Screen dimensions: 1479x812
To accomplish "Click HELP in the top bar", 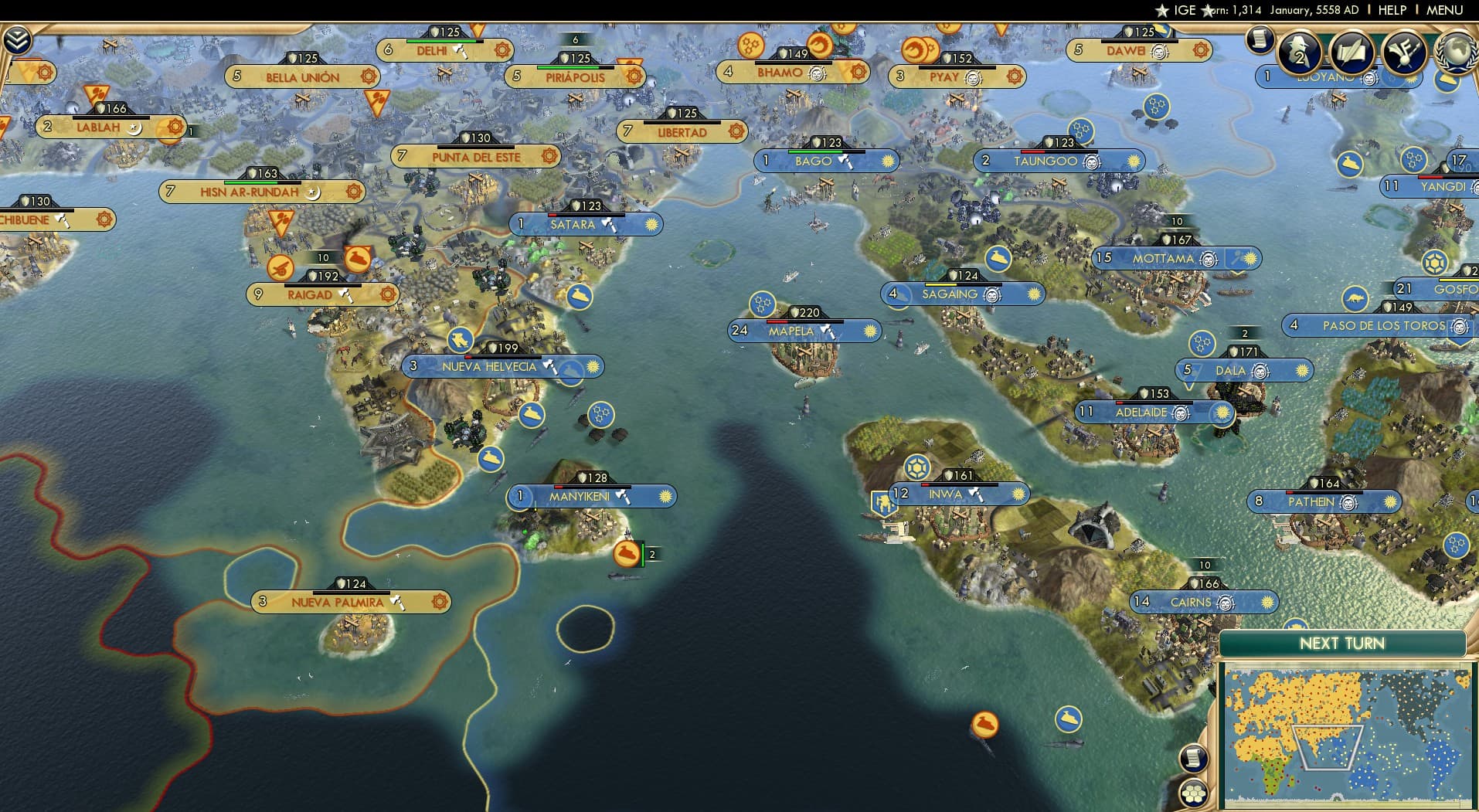I will 1391,10.
